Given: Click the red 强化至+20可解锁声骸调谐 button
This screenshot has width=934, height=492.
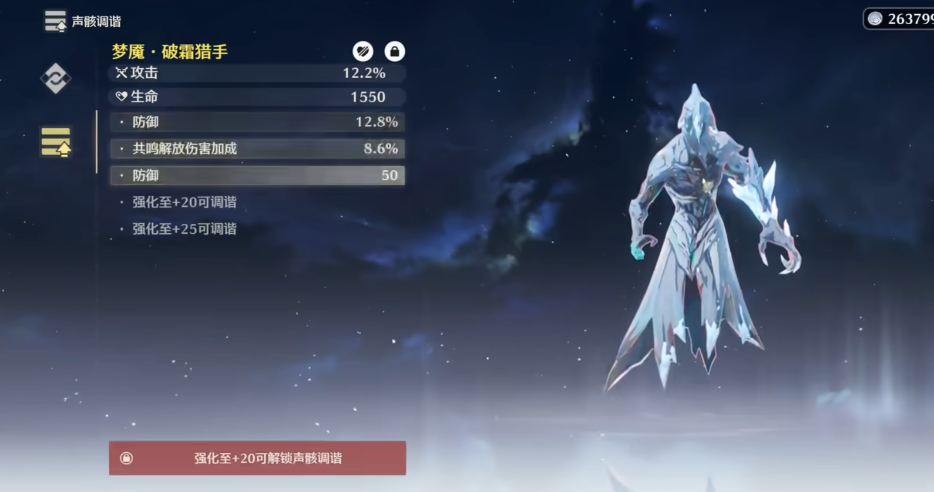Looking at the screenshot, I should pyautogui.click(x=257, y=458).
